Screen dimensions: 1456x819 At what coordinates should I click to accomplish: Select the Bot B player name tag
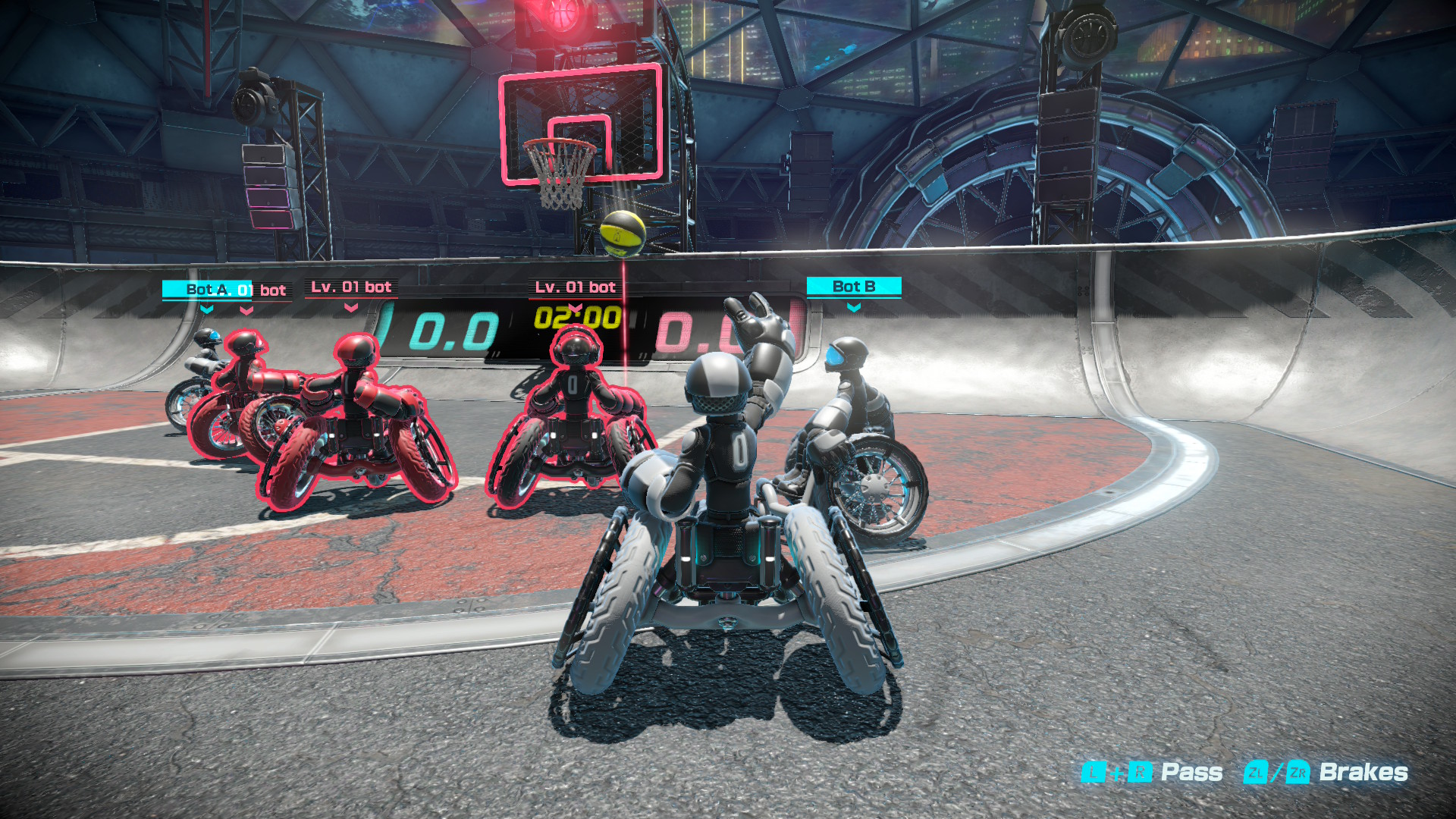(854, 287)
